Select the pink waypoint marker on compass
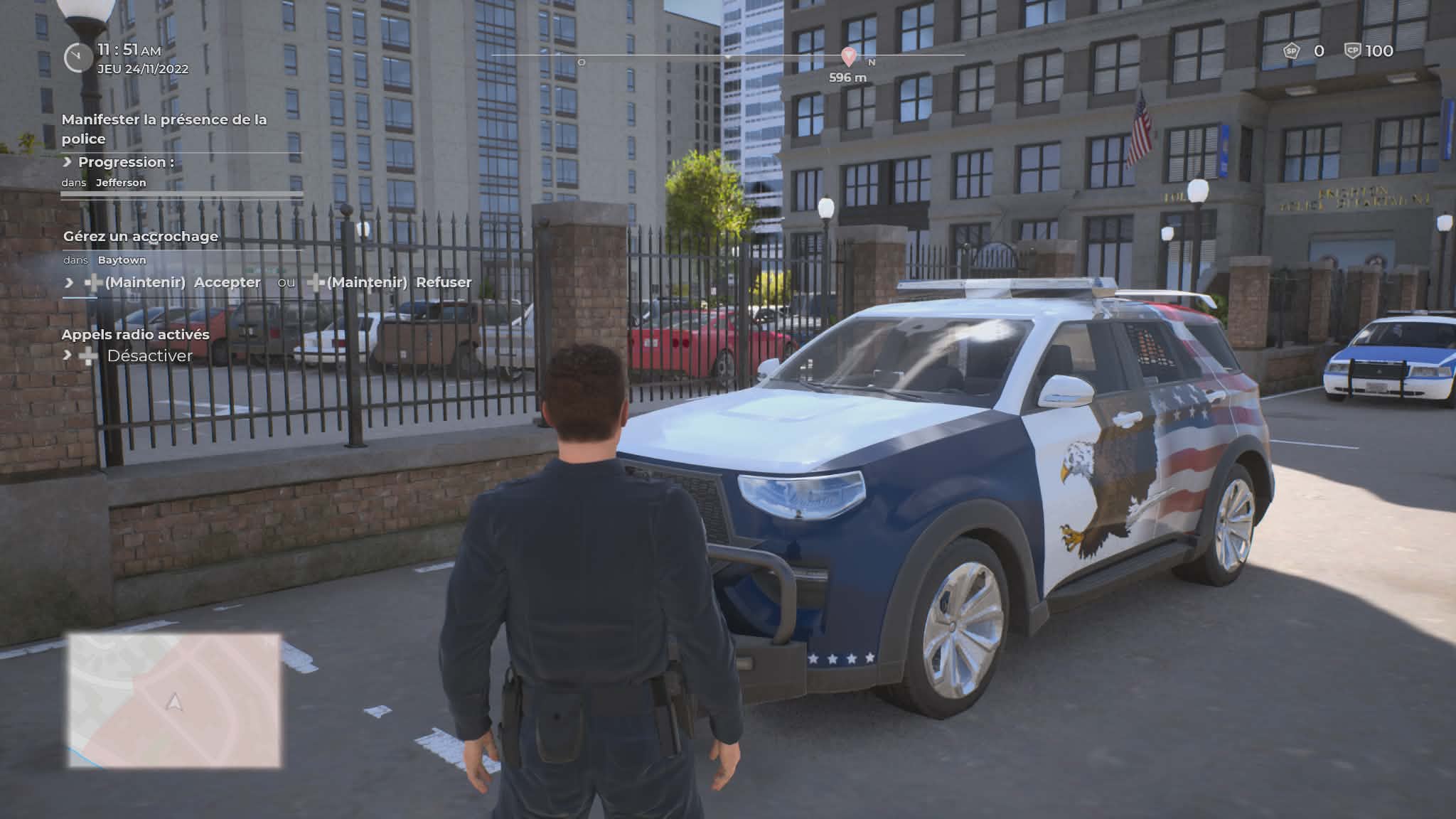This screenshot has height=819, width=1456. pyautogui.click(x=848, y=56)
